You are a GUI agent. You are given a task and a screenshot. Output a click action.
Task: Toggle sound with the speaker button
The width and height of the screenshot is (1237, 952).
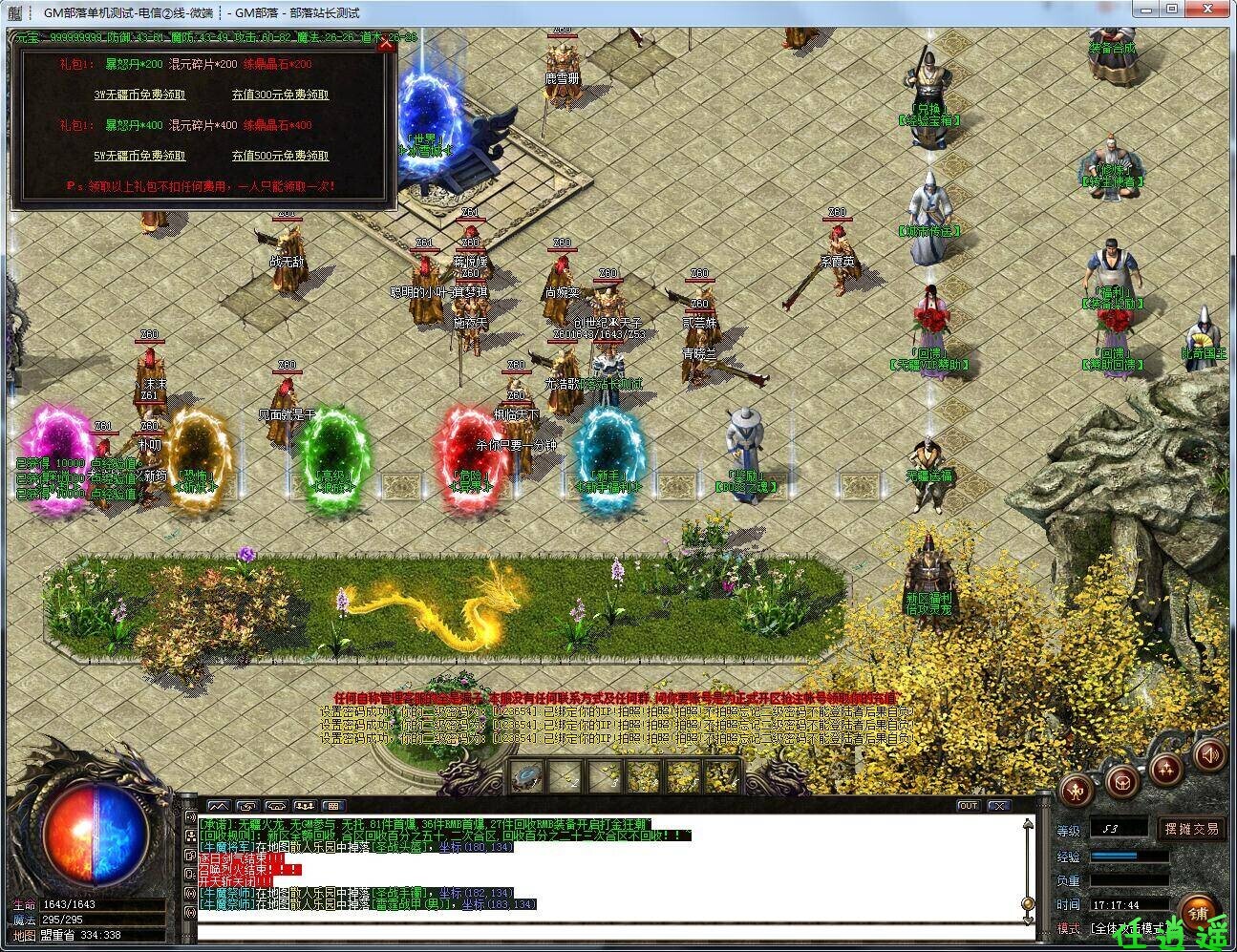[x=1209, y=755]
